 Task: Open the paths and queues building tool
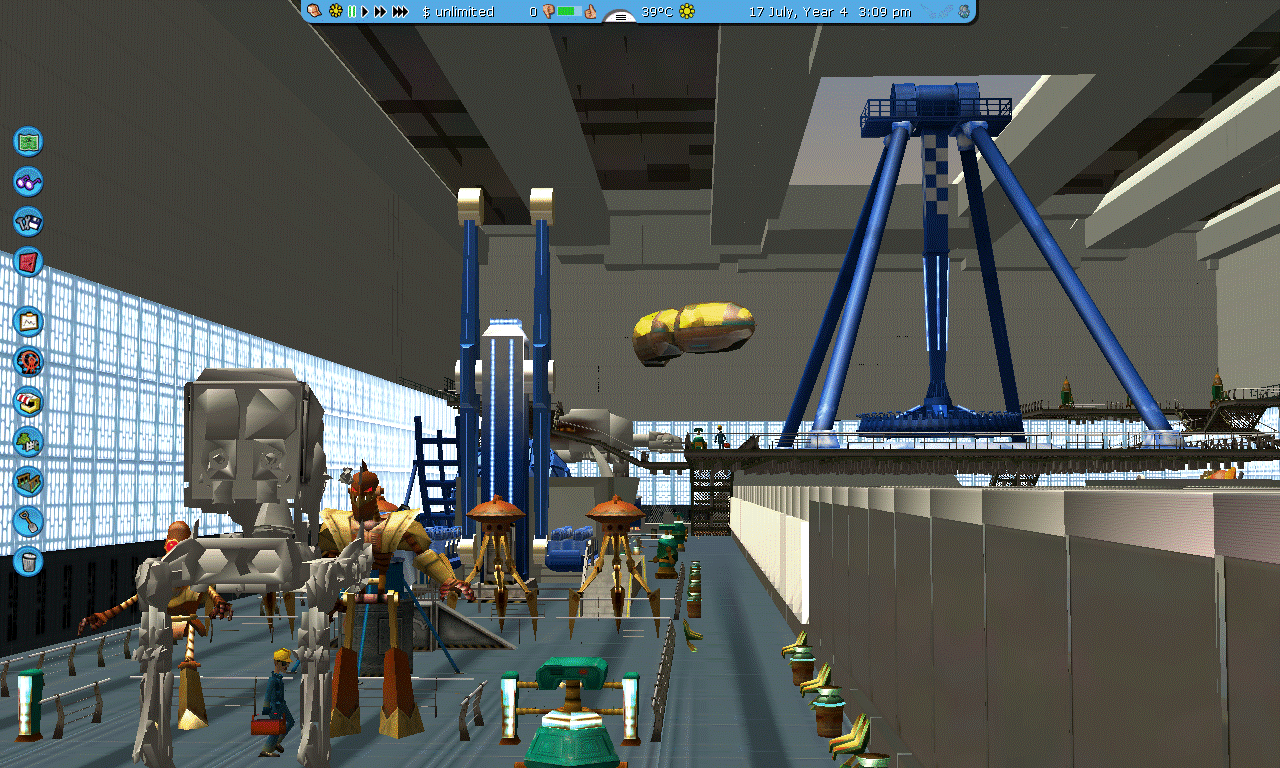click(x=28, y=481)
